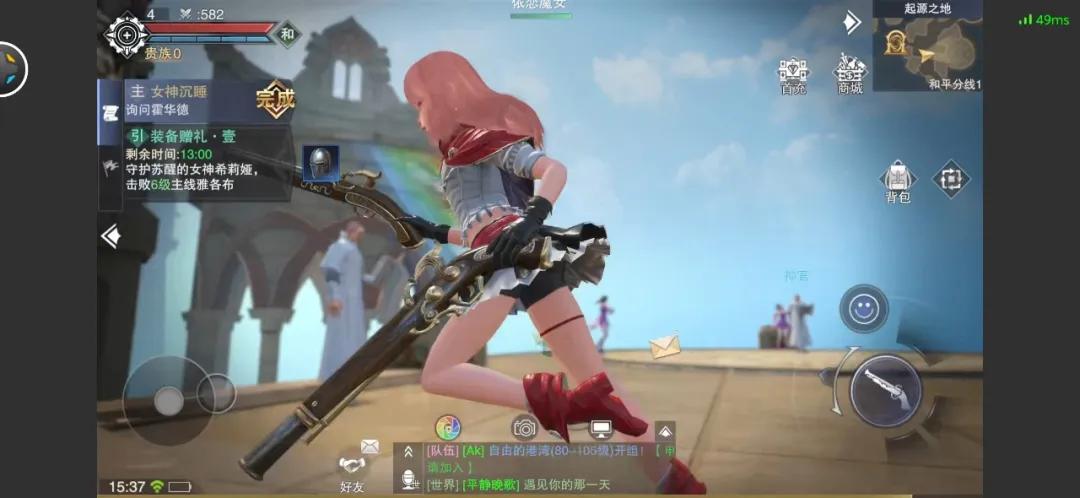Image resolution: width=1080 pixels, height=498 pixels.
Task: Open the smiley face emote button
Action: (x=862, y=309)
